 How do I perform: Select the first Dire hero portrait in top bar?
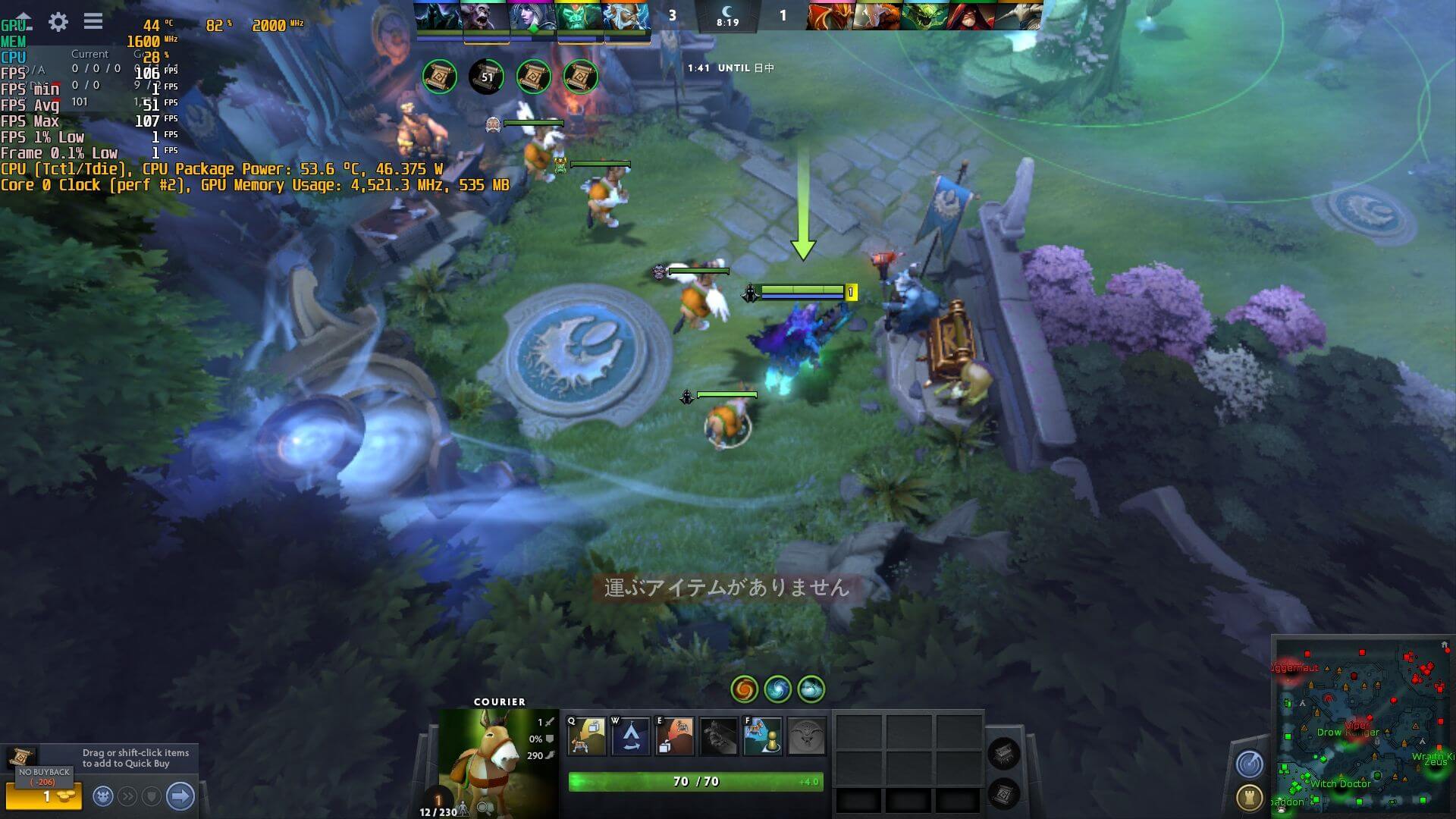(x=829, y=17)
